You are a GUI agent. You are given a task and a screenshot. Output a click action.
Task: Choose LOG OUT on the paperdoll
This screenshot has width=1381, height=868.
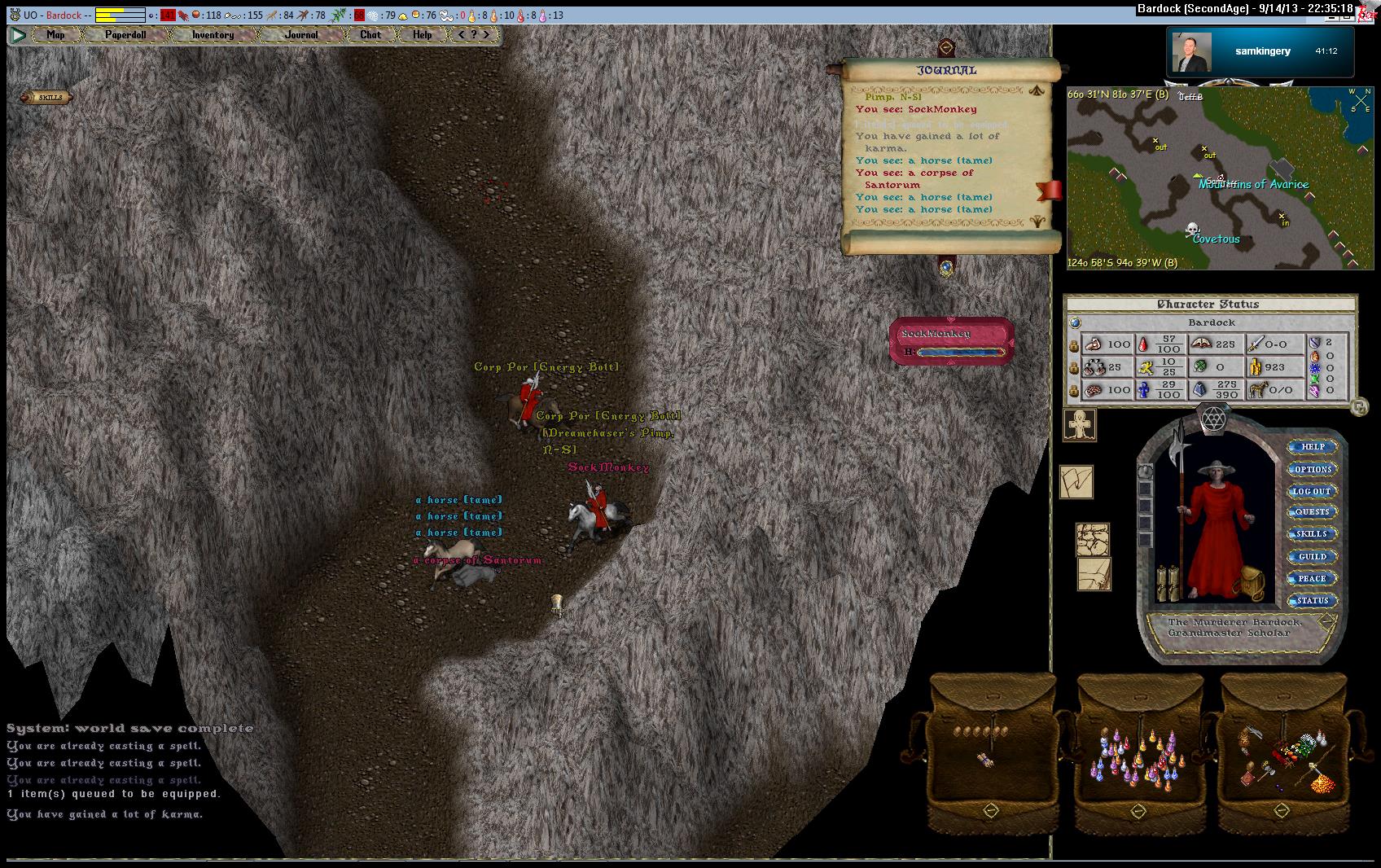click(x=1313, y=491)
